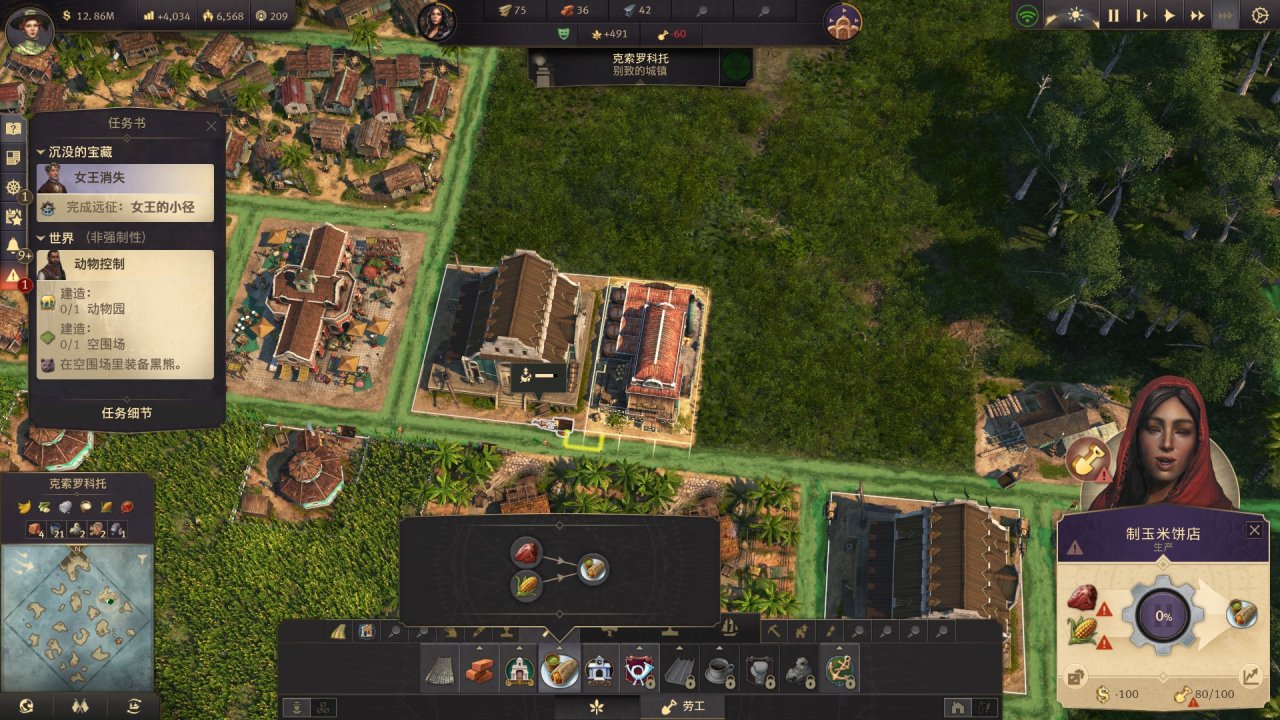
Task: Select the 女王消失 quest entry
Action: click(126, 178)
